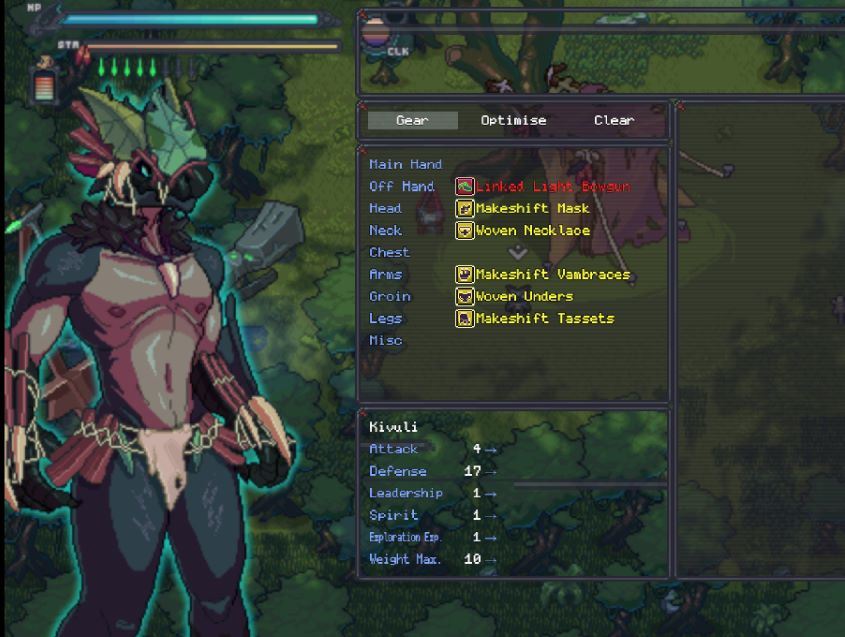Viewport: 845px width, 637px height.
Task: Choose the Woven Unders groin slot
Action: [524, 296]
